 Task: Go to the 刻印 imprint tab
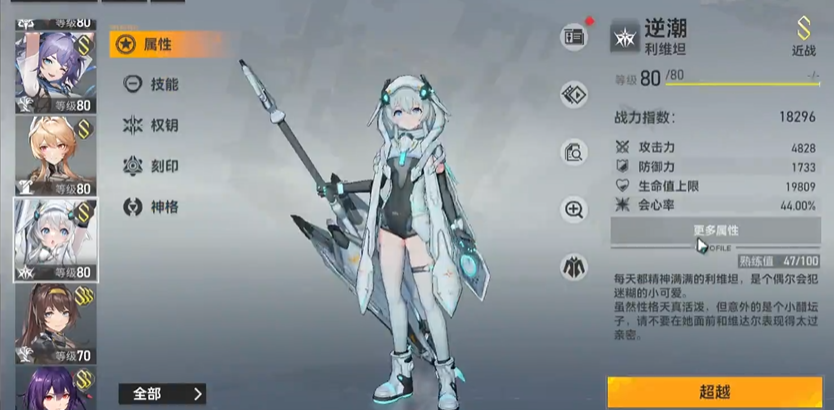[x=160, y=166]
